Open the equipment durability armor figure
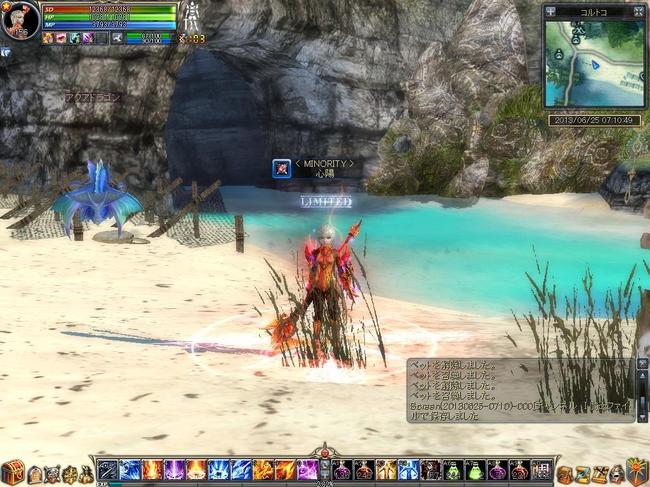Image resolution: width=650 pixels, height=487 pixels. pos(189,18)
